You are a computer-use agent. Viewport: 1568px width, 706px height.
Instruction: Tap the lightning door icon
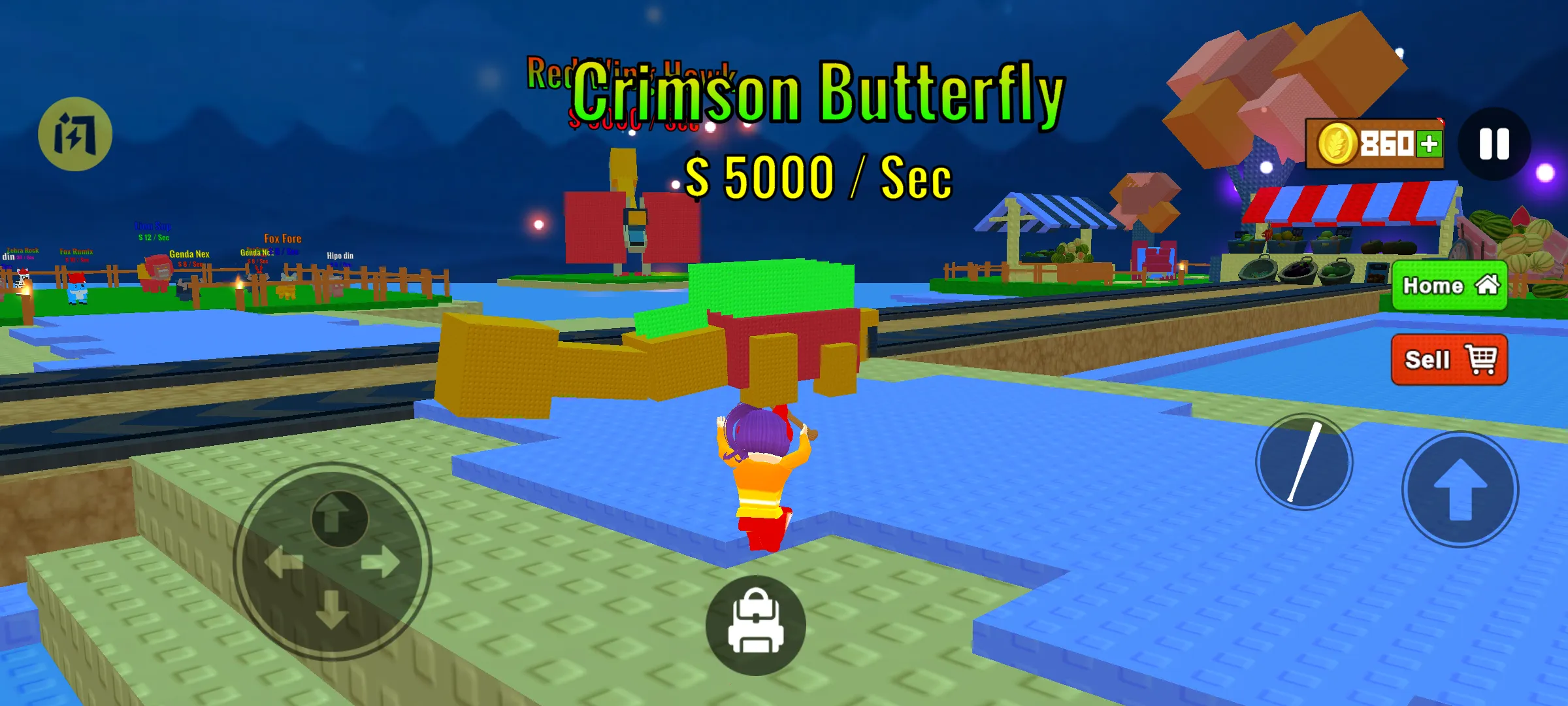[x=75, y=134]
